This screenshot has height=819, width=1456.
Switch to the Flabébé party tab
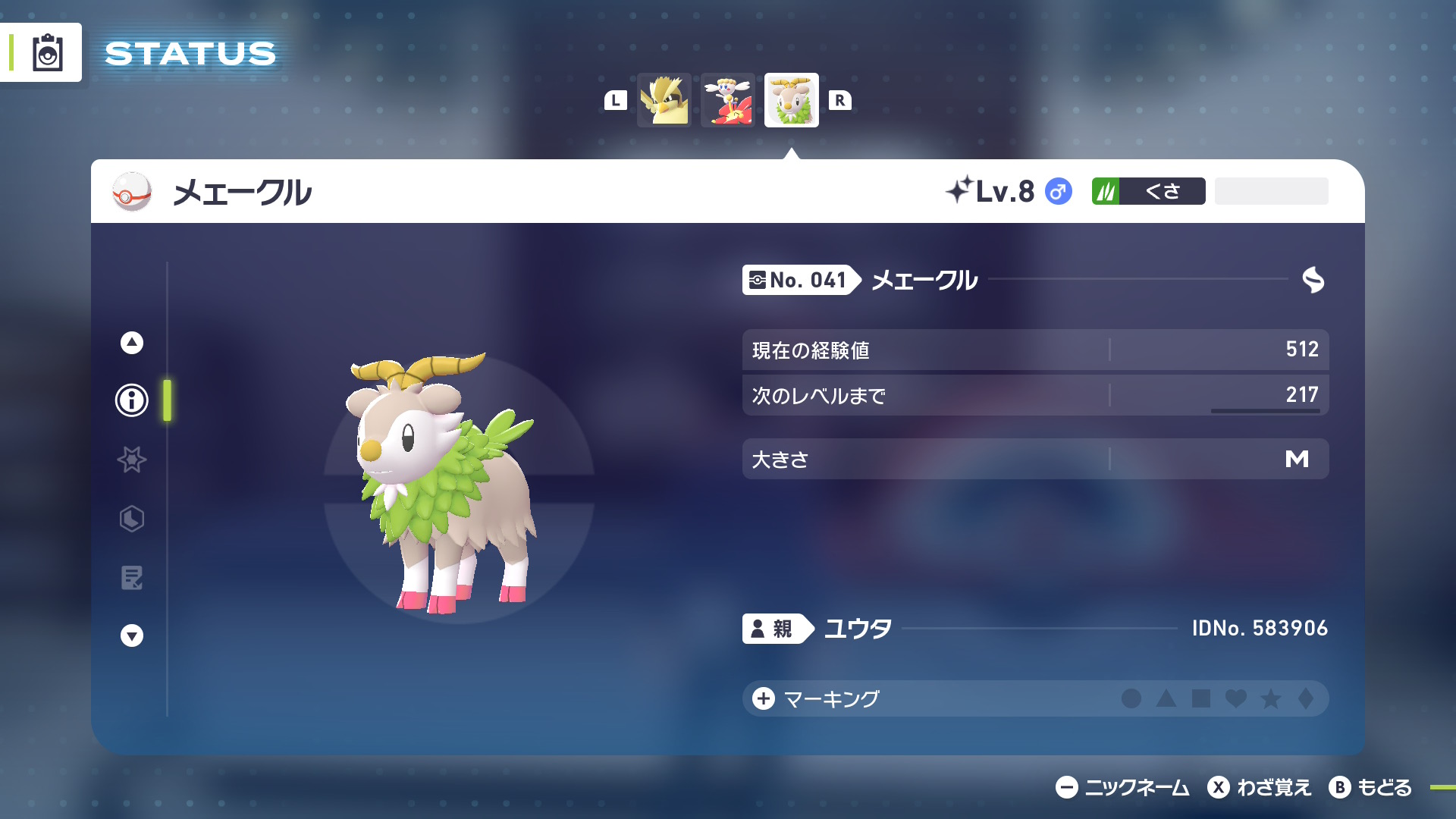coord(726,99)
